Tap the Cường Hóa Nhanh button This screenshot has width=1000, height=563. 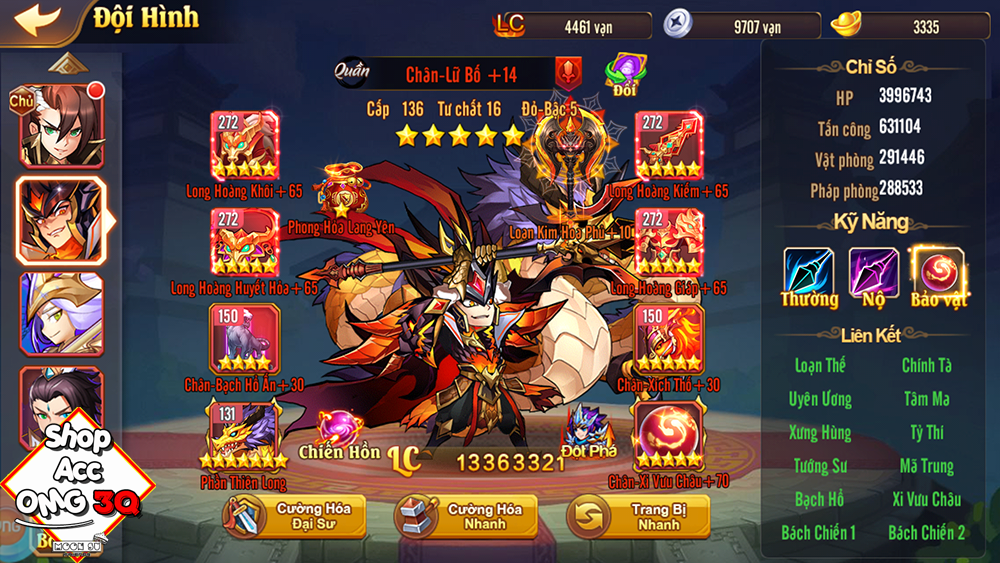click(x=464, y=517)
